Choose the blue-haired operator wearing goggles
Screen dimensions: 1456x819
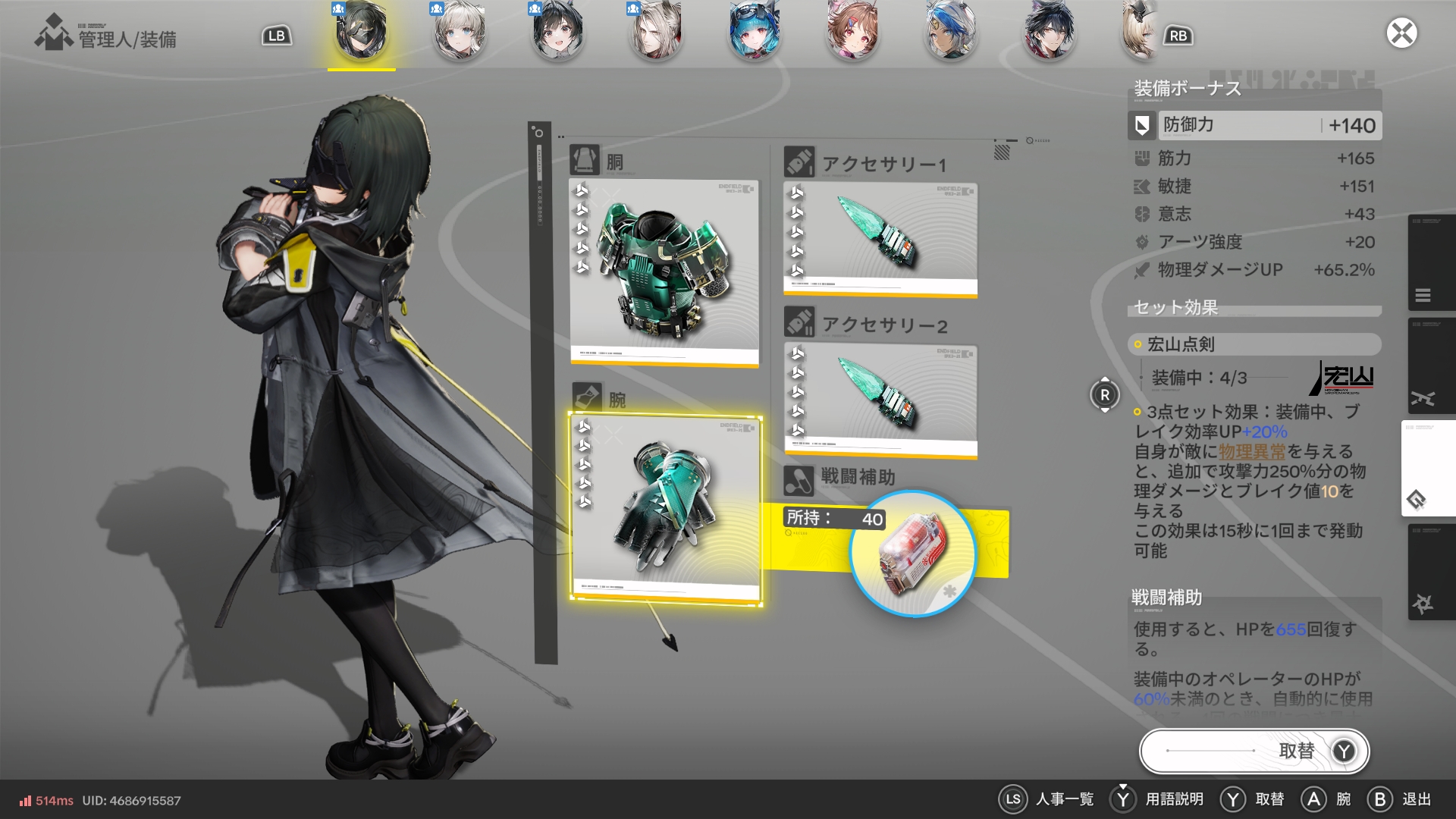point(755,33)
